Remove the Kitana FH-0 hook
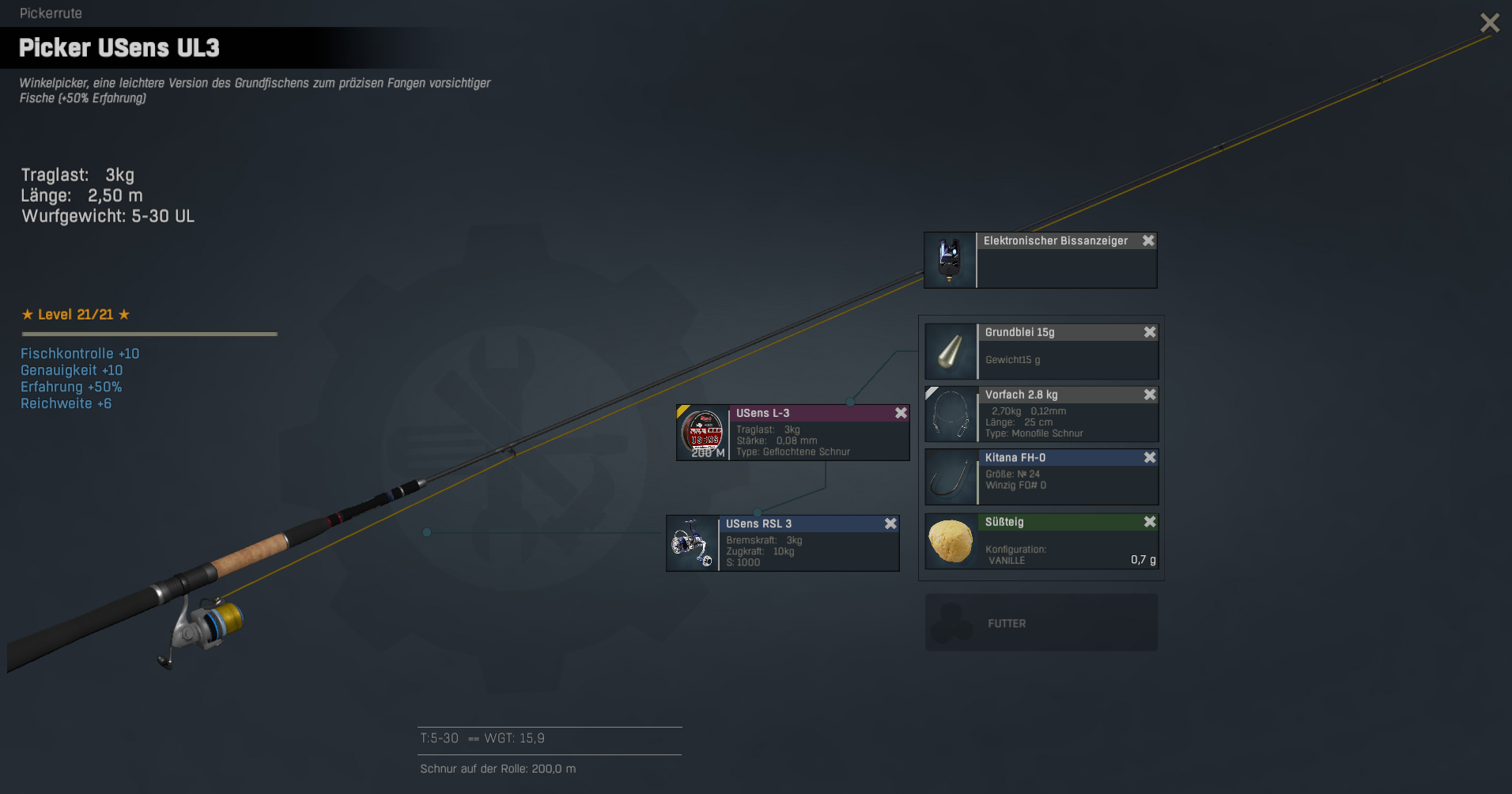This screenshot has height=794, width=1512. pos(1150,458)
